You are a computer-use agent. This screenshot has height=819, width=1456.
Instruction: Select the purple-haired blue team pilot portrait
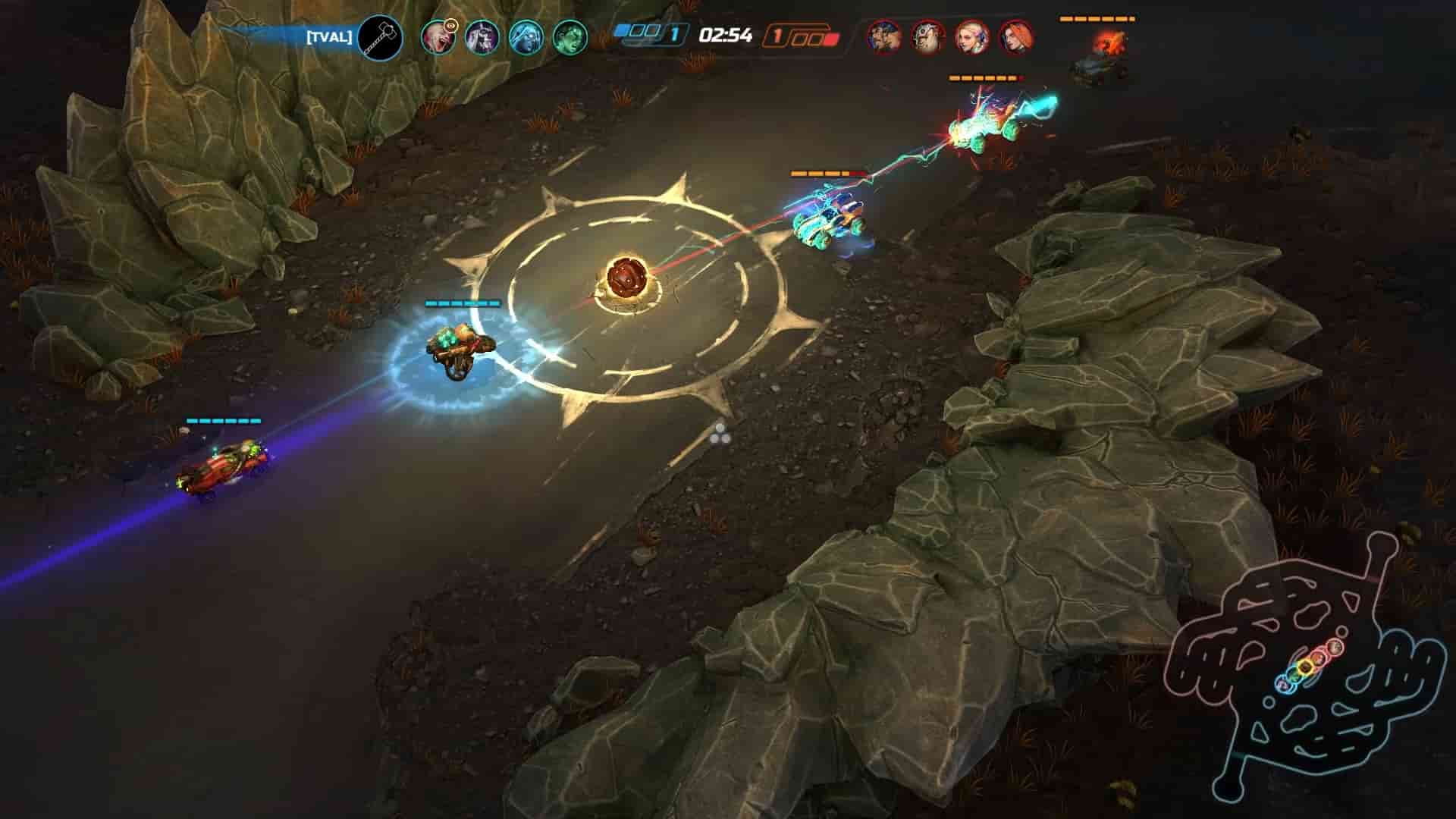tap(481, 36)
